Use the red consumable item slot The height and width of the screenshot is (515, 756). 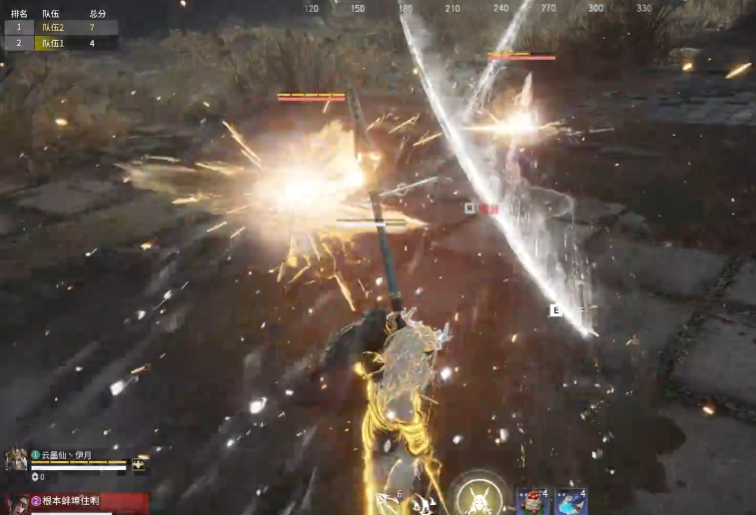(532, 501)
